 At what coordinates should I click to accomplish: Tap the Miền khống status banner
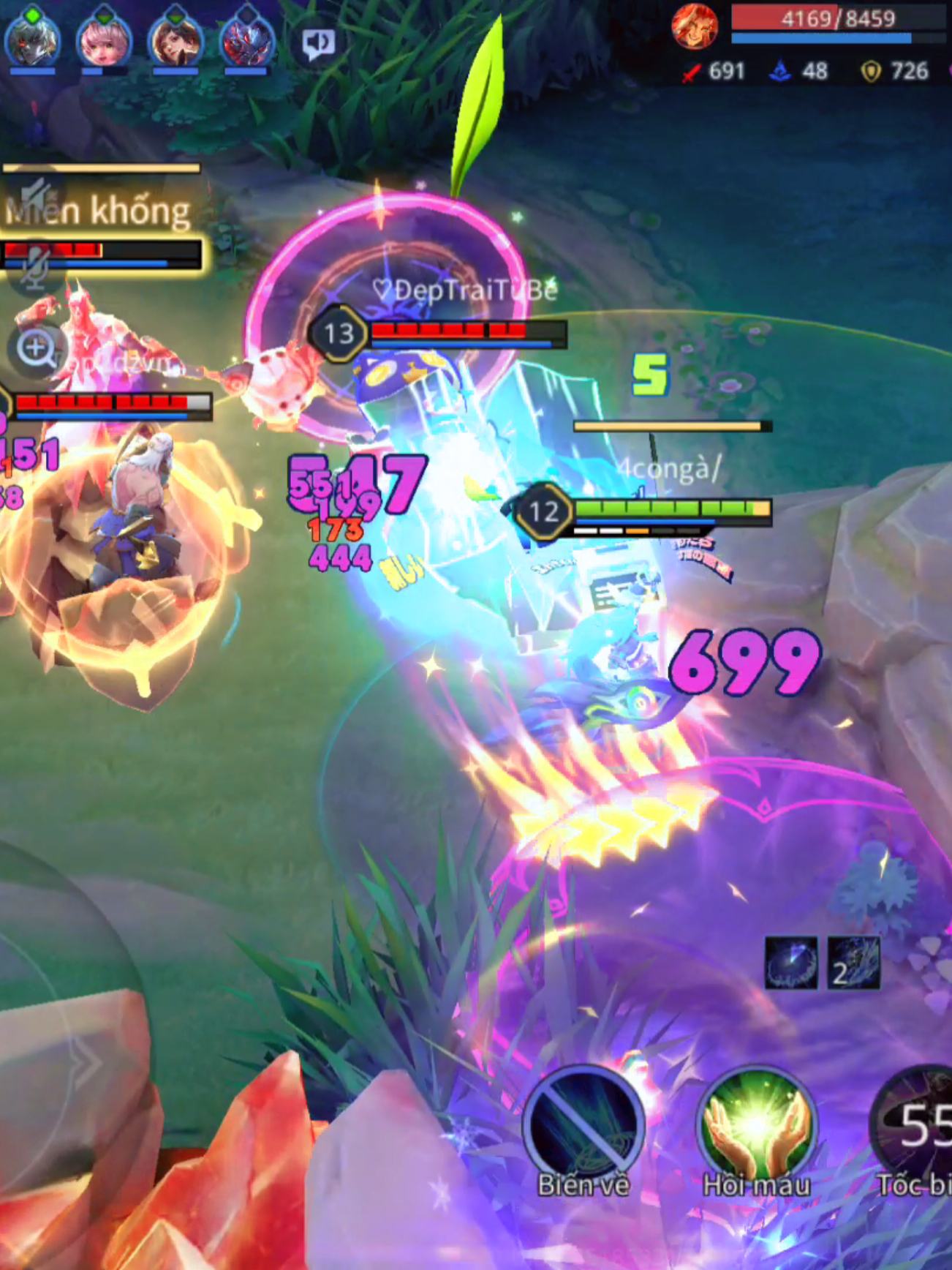97,211
